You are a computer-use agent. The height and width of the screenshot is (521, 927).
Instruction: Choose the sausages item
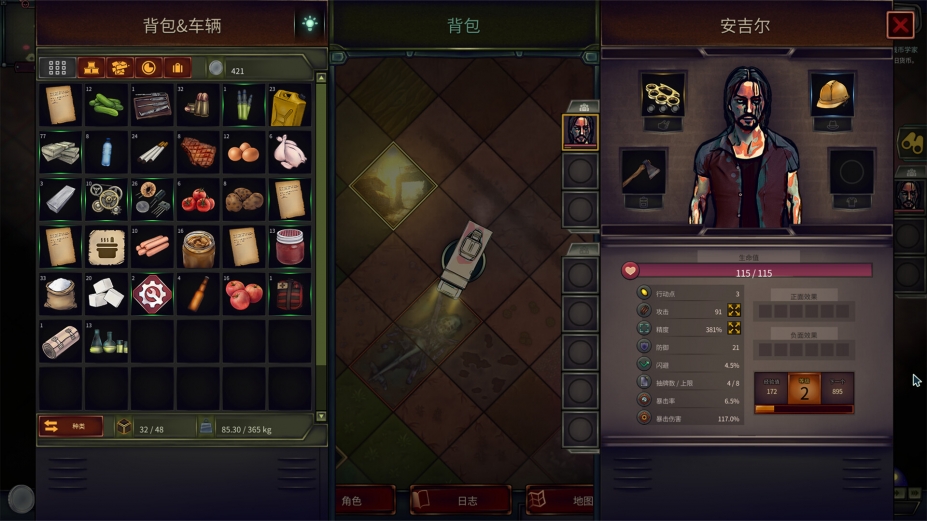[x=152, y=246]
